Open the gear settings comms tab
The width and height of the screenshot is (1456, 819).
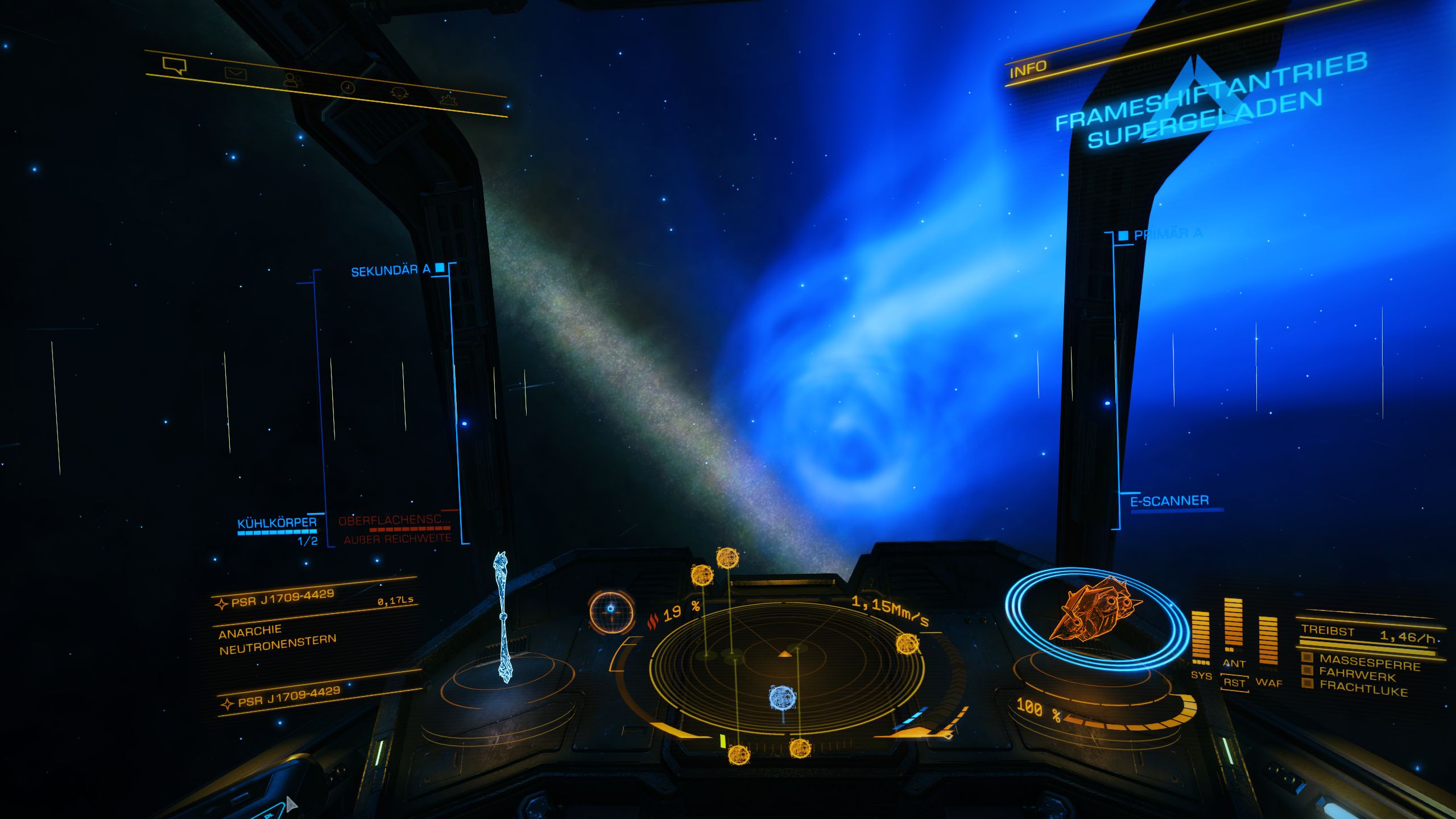(449, 100)
